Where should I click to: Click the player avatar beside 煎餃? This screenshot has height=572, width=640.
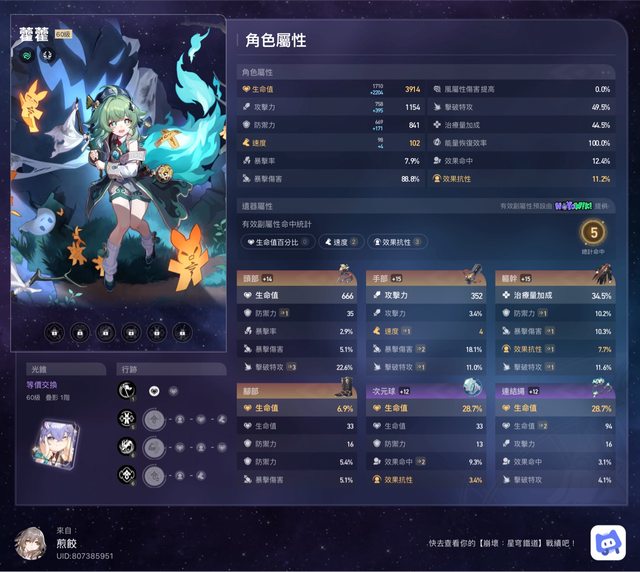click(x=30, y=541)
